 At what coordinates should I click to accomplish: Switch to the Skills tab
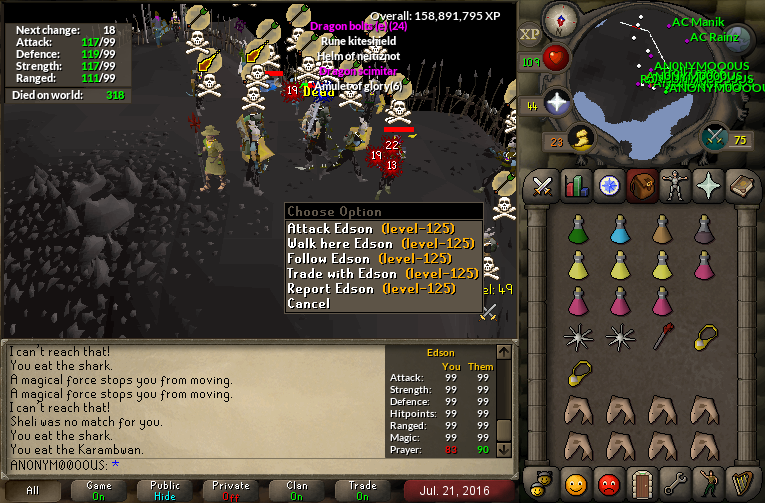click(576, 185)
